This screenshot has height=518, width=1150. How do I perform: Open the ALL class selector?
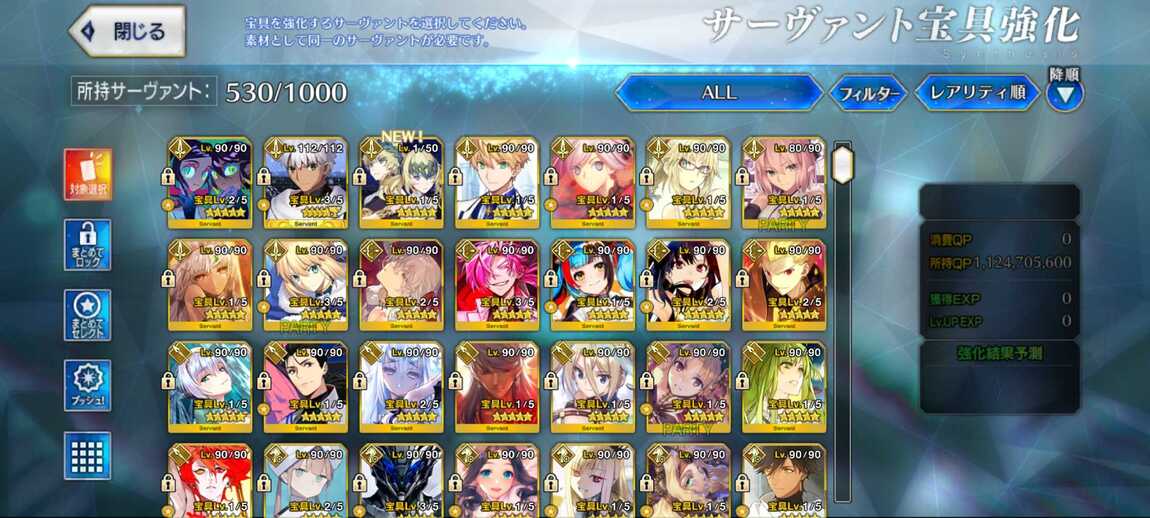coord(718,93)
